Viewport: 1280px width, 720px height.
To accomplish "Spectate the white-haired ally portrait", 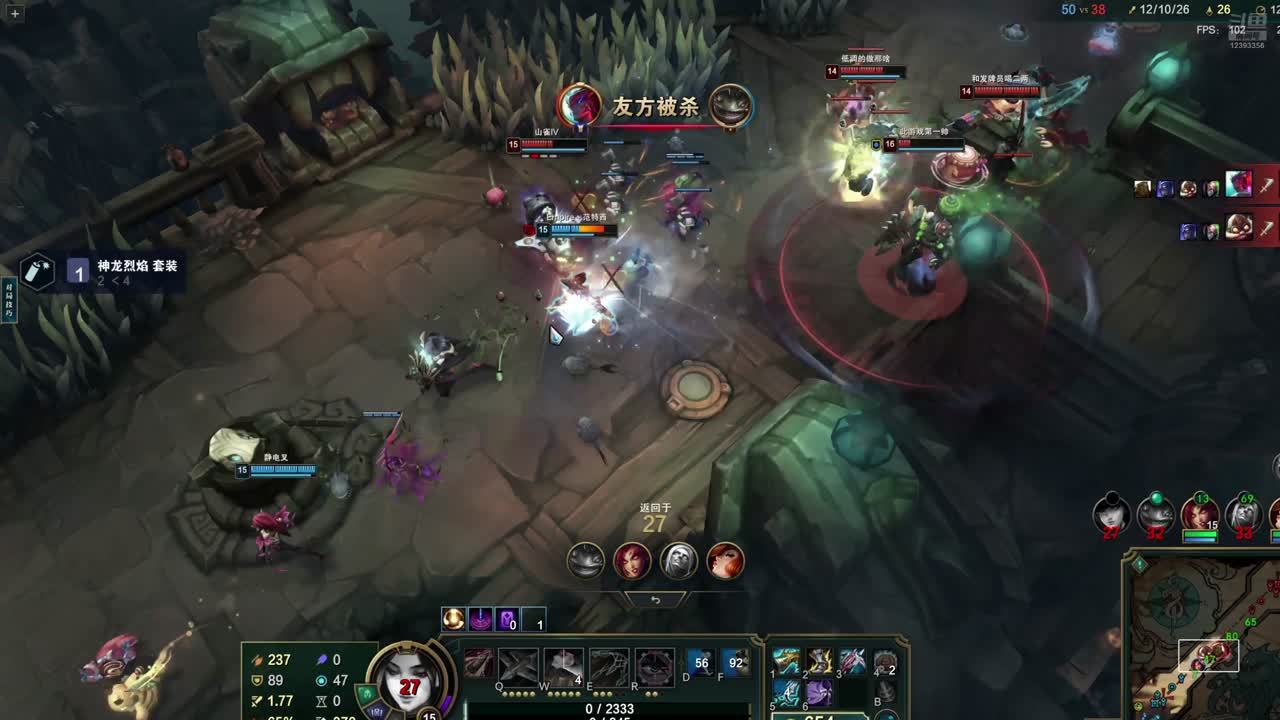I will [679, 561].
